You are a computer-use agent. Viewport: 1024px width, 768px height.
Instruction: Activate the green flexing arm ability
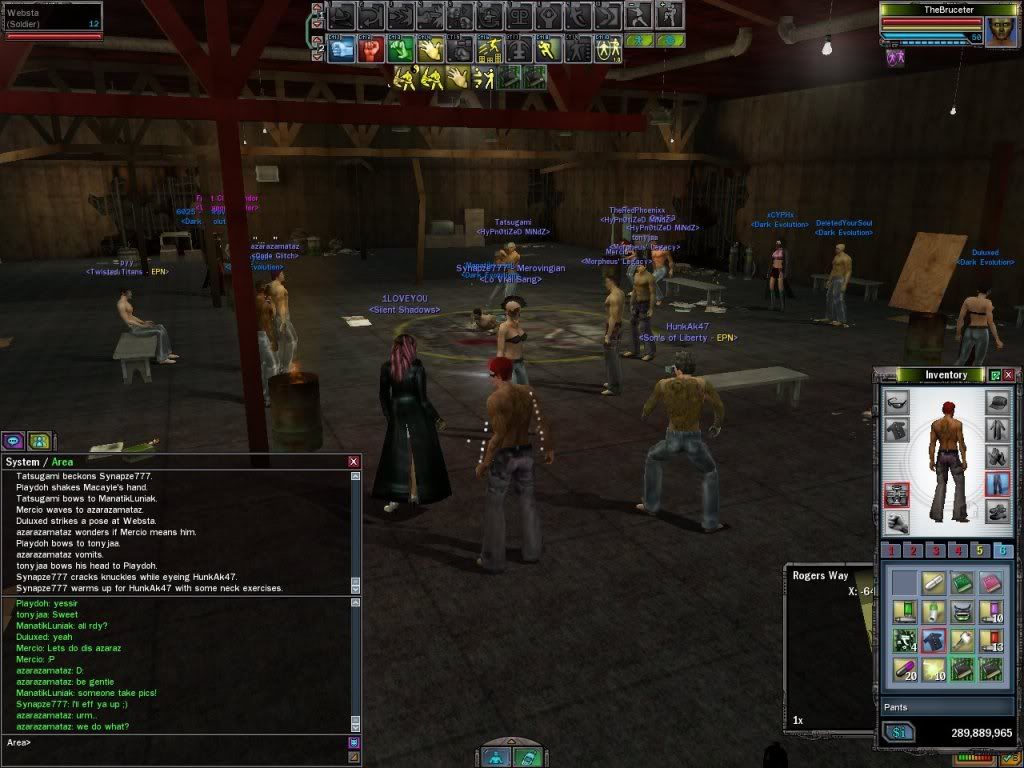[400, 49]
